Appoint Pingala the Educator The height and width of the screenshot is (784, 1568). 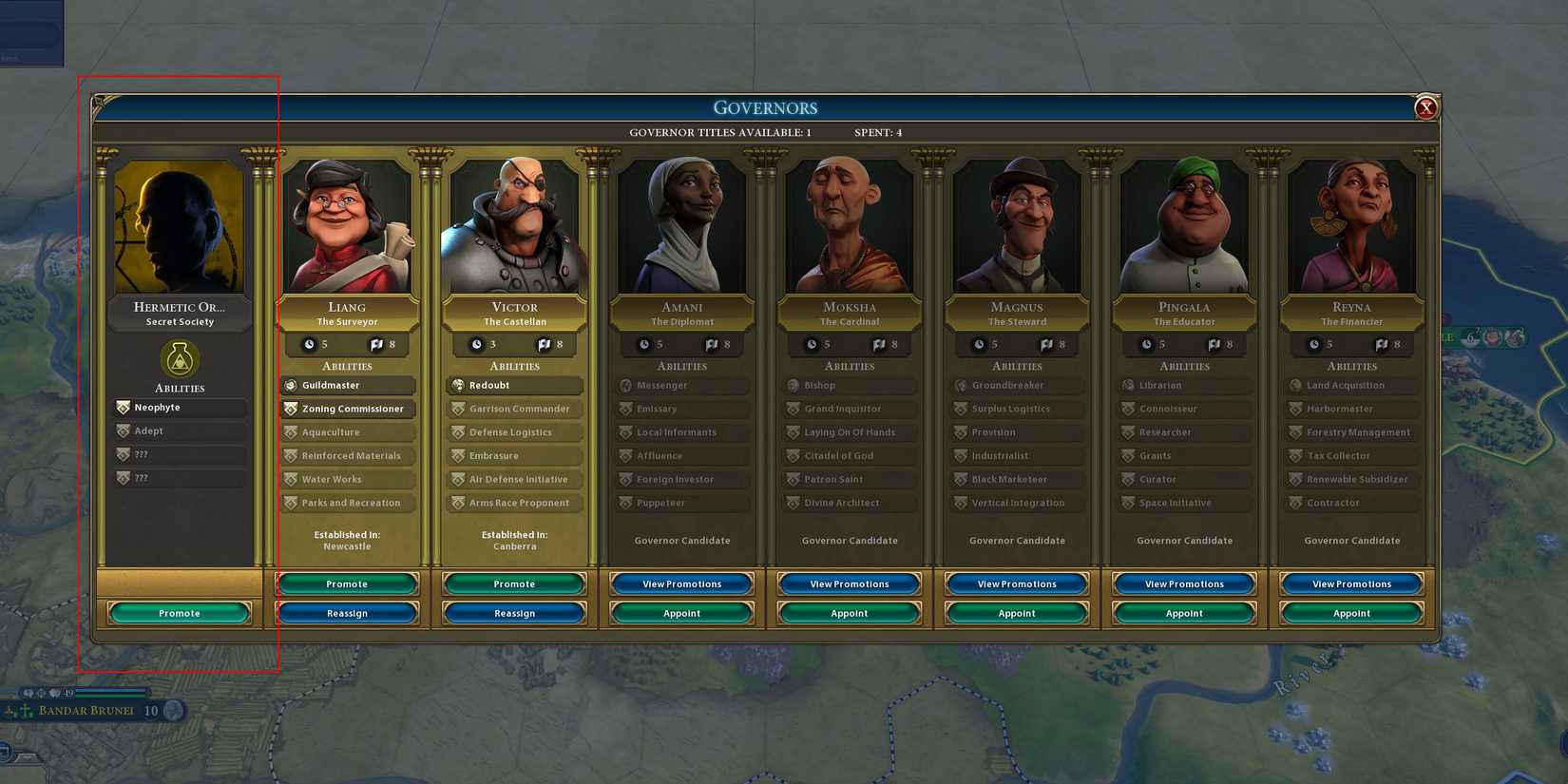[x=1183, y=612]
